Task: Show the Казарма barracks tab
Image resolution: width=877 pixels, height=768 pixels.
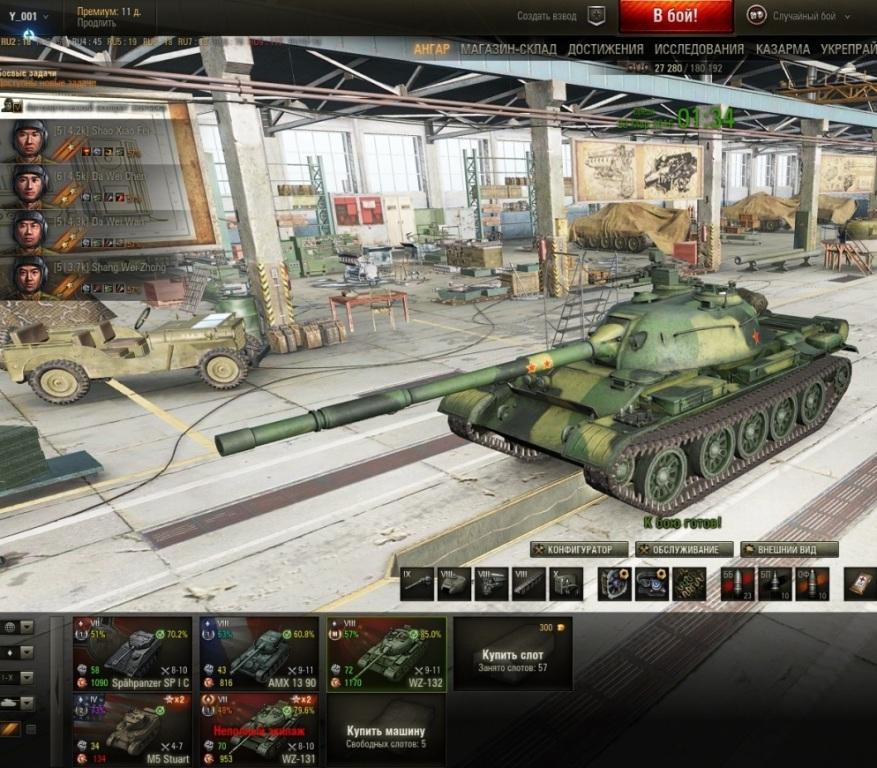Action: tap(783, 49)
